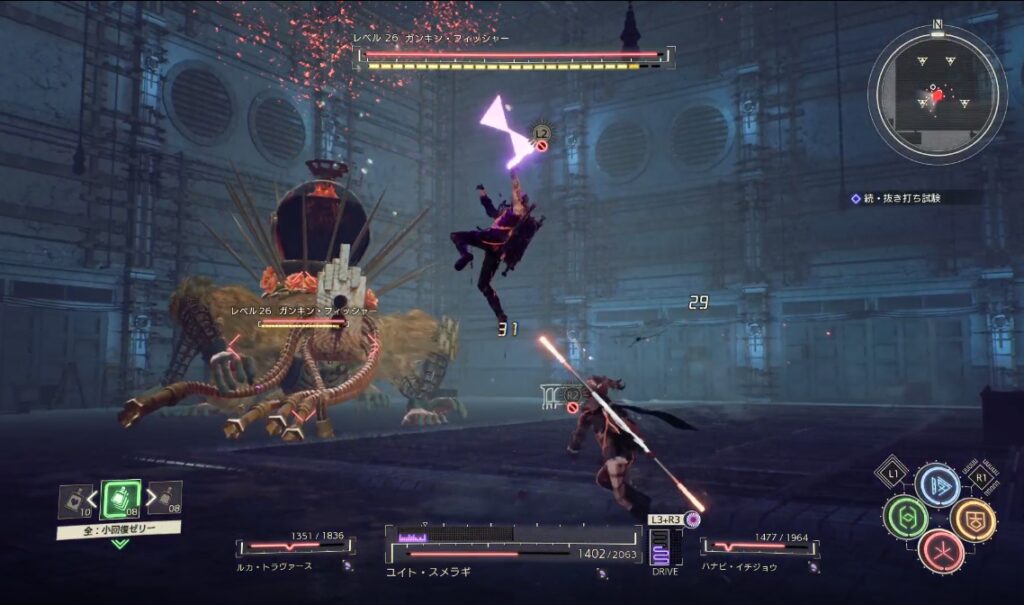Screen dimensions: 1024x605
Task: Open the circular minimap
Action: pyautogui.click(x=937, y=96)
